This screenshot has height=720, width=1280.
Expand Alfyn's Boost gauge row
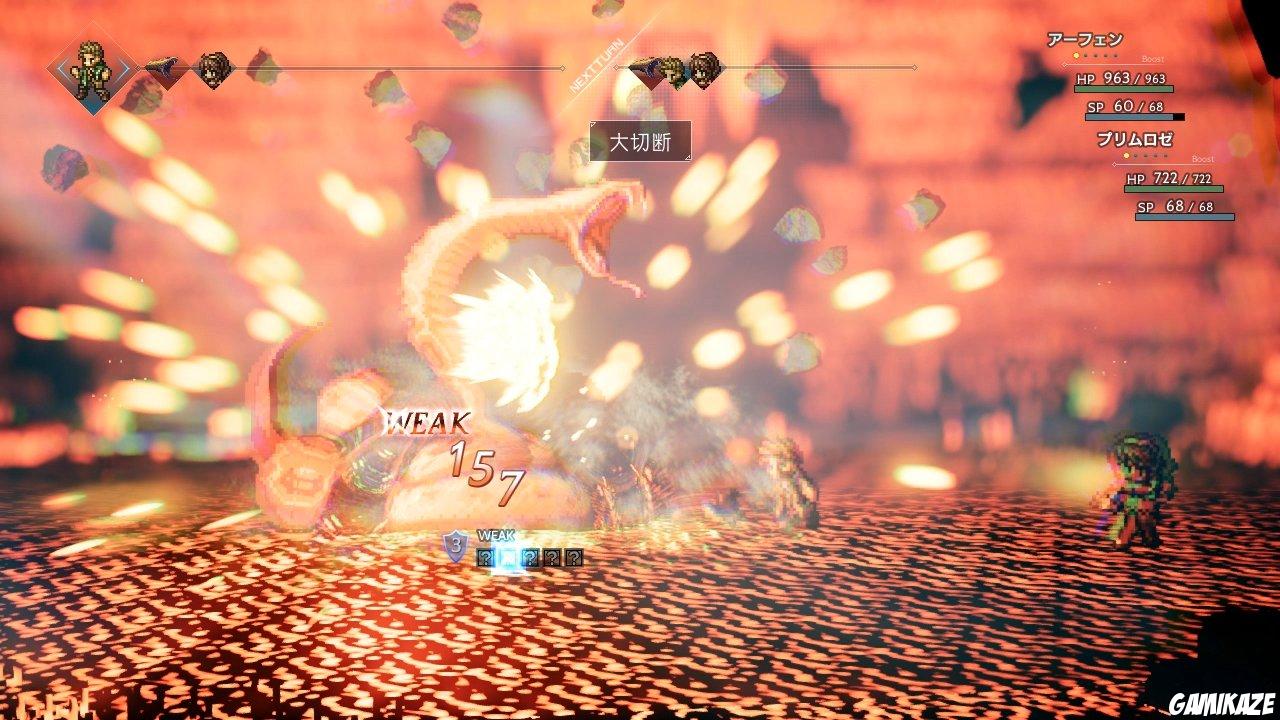(1152, 58)
